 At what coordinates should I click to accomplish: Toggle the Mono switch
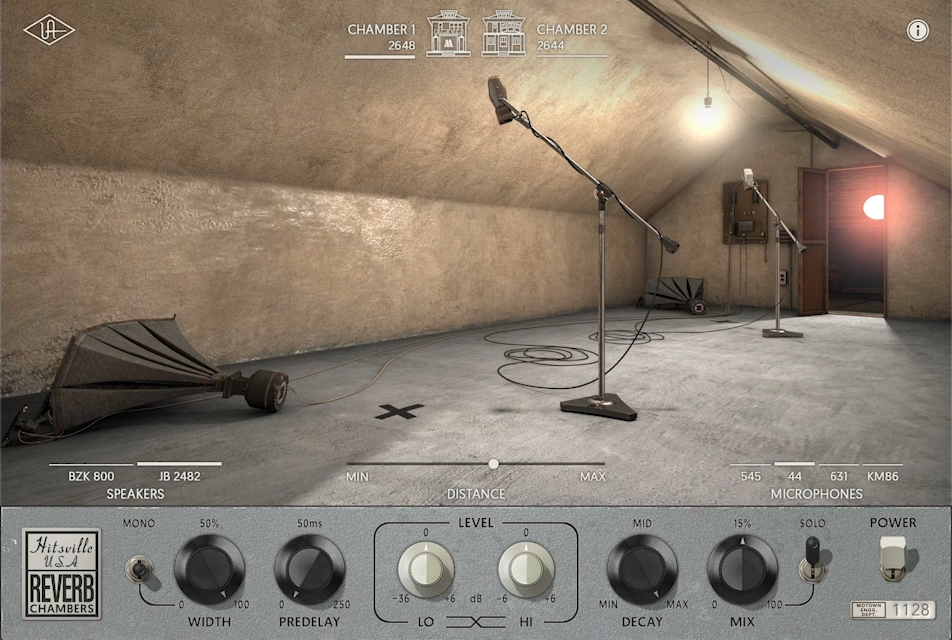click(137, 570)
